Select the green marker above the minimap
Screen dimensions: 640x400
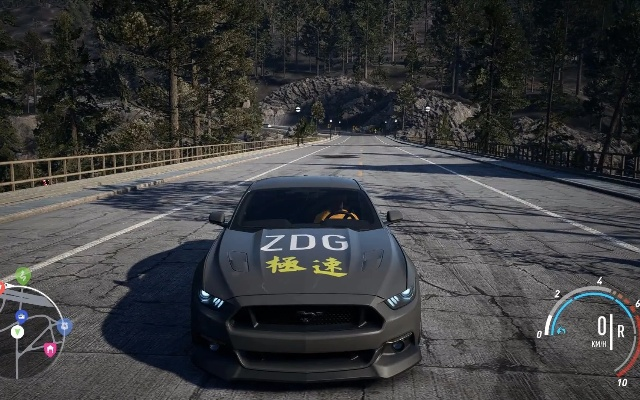pyautogui.click(x=23, y=275)
